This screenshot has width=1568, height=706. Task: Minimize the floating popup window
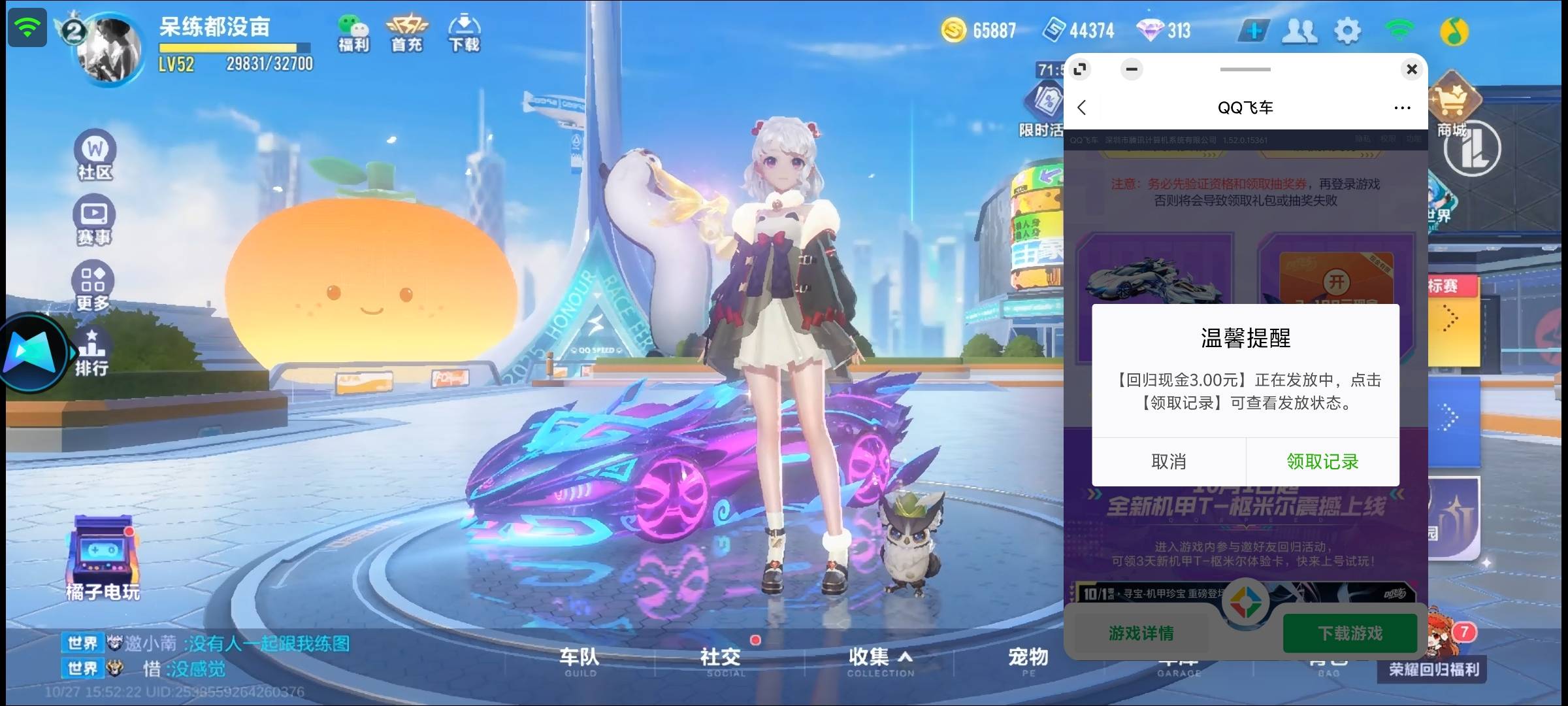coord(1132,69)
